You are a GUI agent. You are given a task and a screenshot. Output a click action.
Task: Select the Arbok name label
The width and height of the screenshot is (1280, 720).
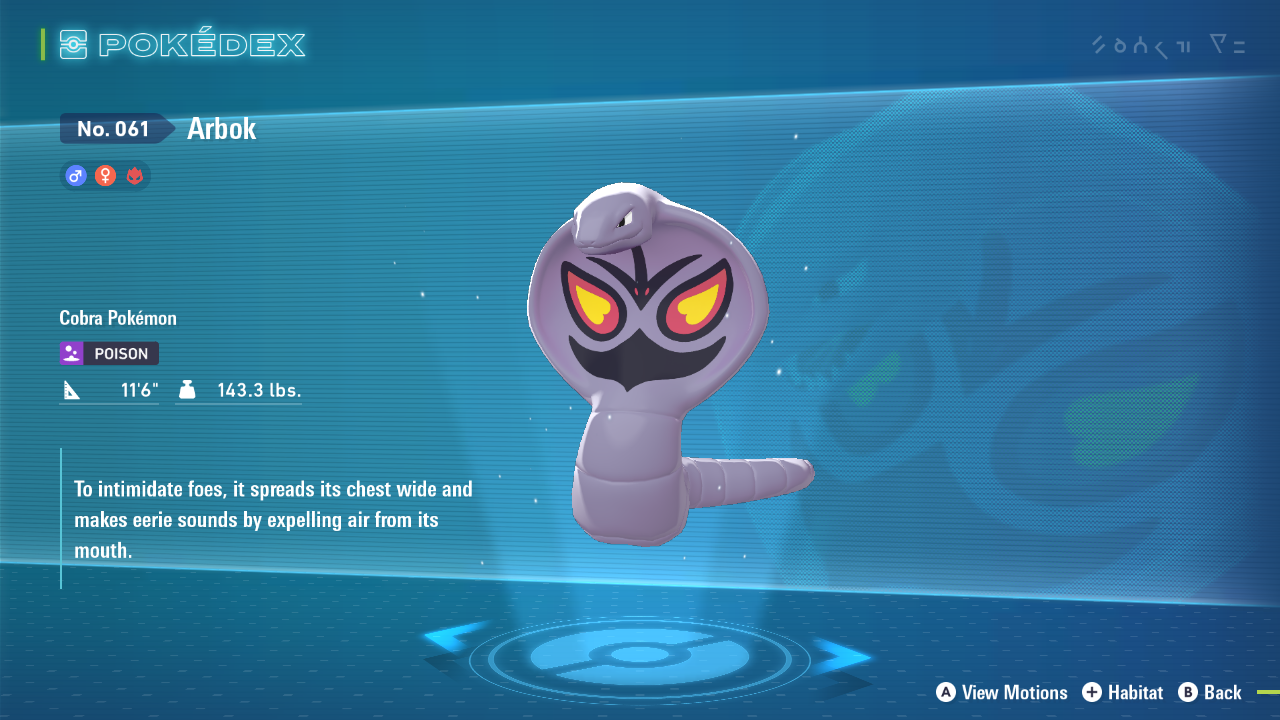[220, 128]
